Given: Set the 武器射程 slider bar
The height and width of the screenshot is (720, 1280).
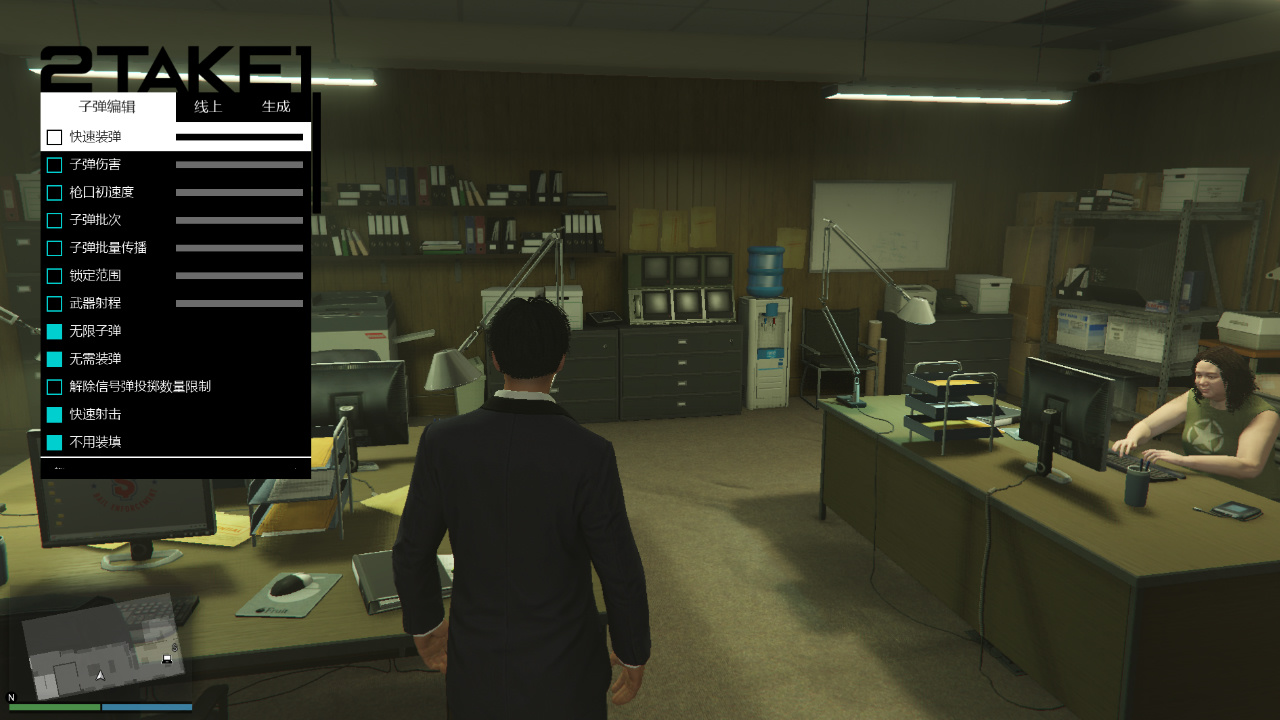Looking at the screenshot, I should (239, 303).
